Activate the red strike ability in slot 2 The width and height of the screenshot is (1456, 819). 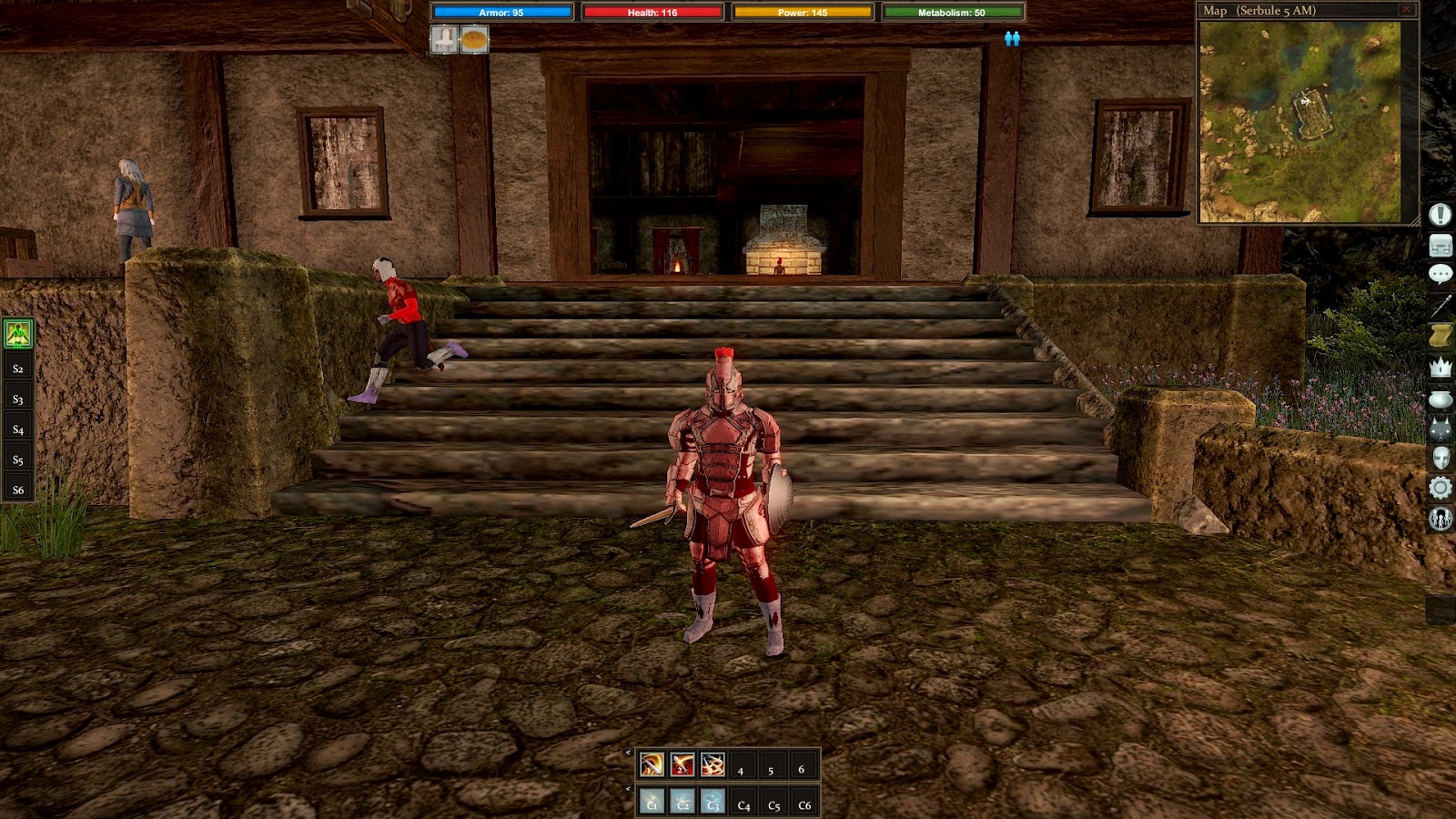point(682,765)
